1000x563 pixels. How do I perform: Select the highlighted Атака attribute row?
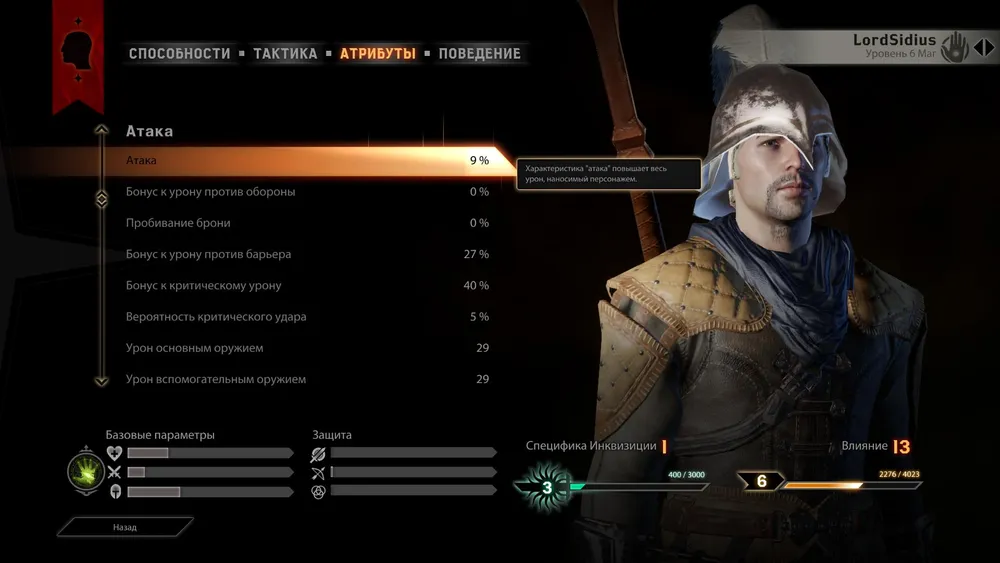click(300, 160)
